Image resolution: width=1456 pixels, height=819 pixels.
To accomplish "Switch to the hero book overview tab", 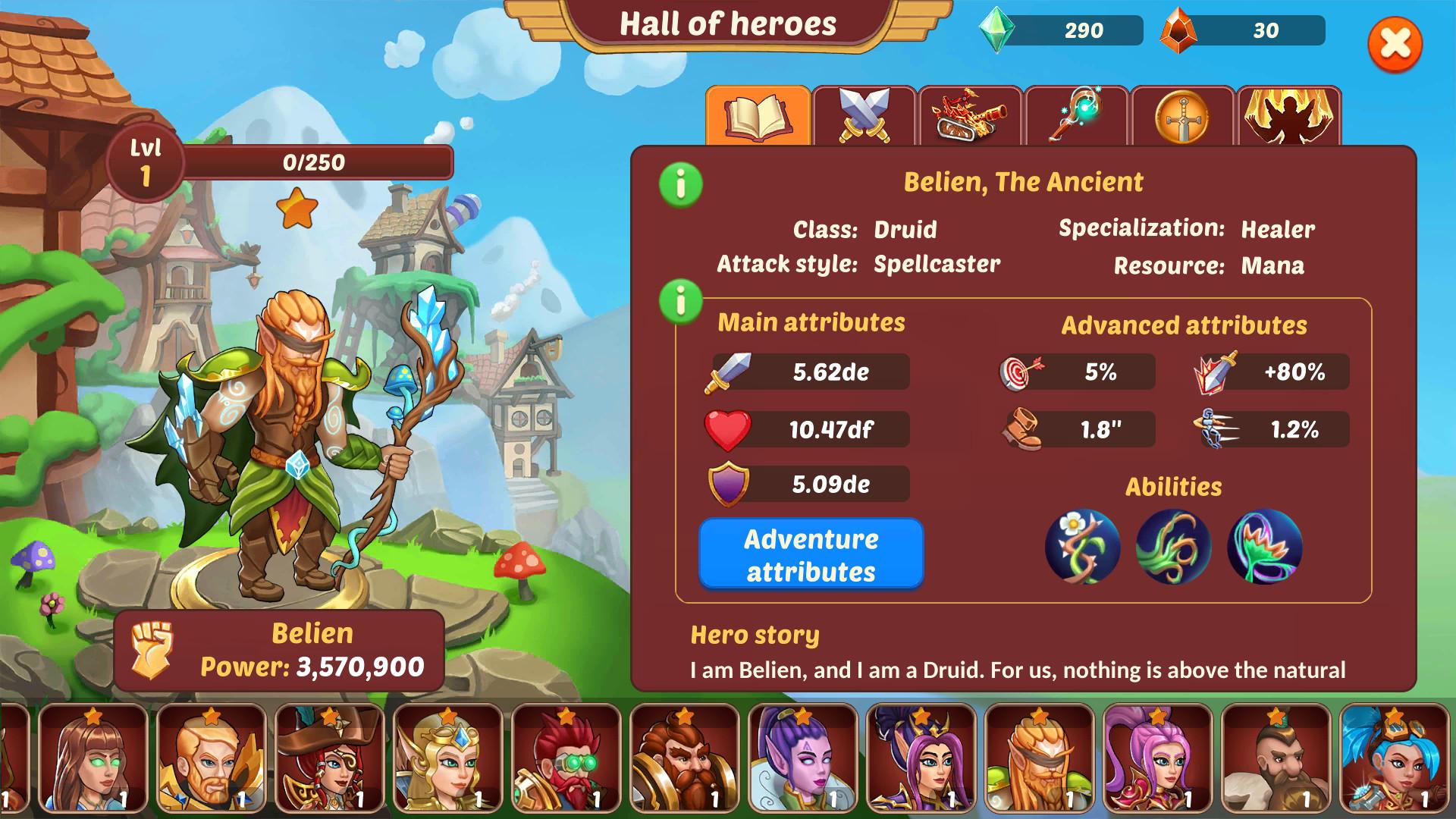I will (757, 115).
